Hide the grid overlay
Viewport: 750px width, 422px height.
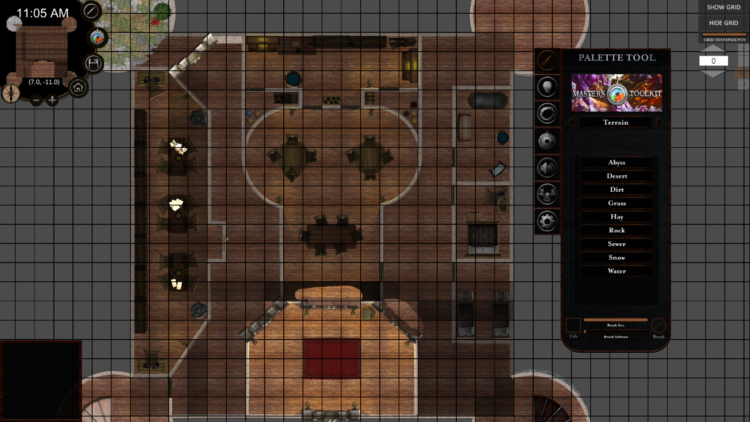pyautogui.click(x=722, y=22)
